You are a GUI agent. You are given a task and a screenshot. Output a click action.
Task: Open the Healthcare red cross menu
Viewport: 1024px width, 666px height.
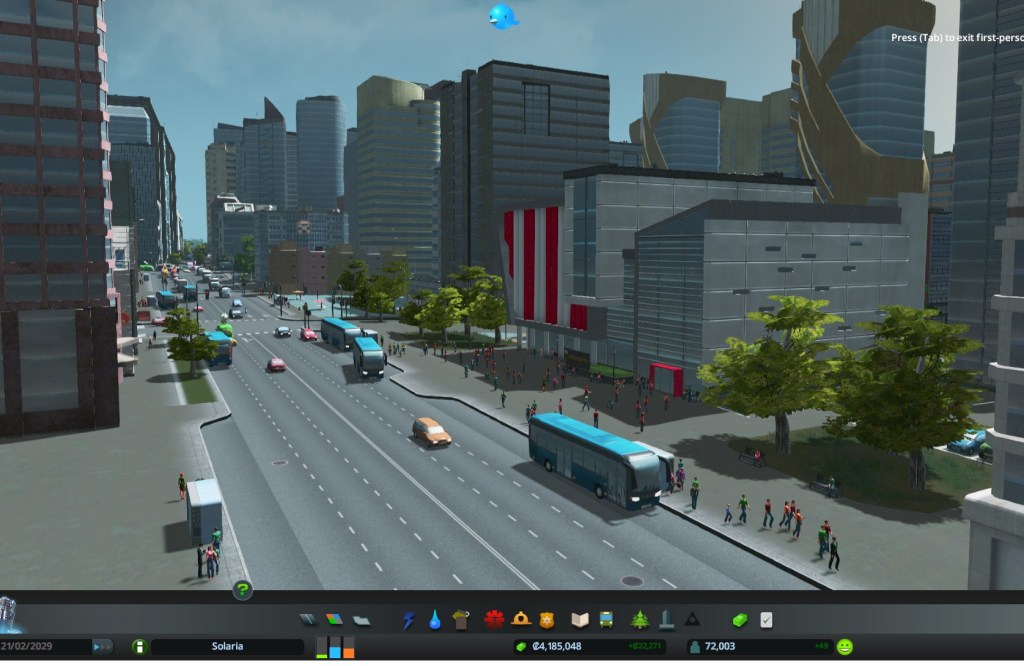494,620
